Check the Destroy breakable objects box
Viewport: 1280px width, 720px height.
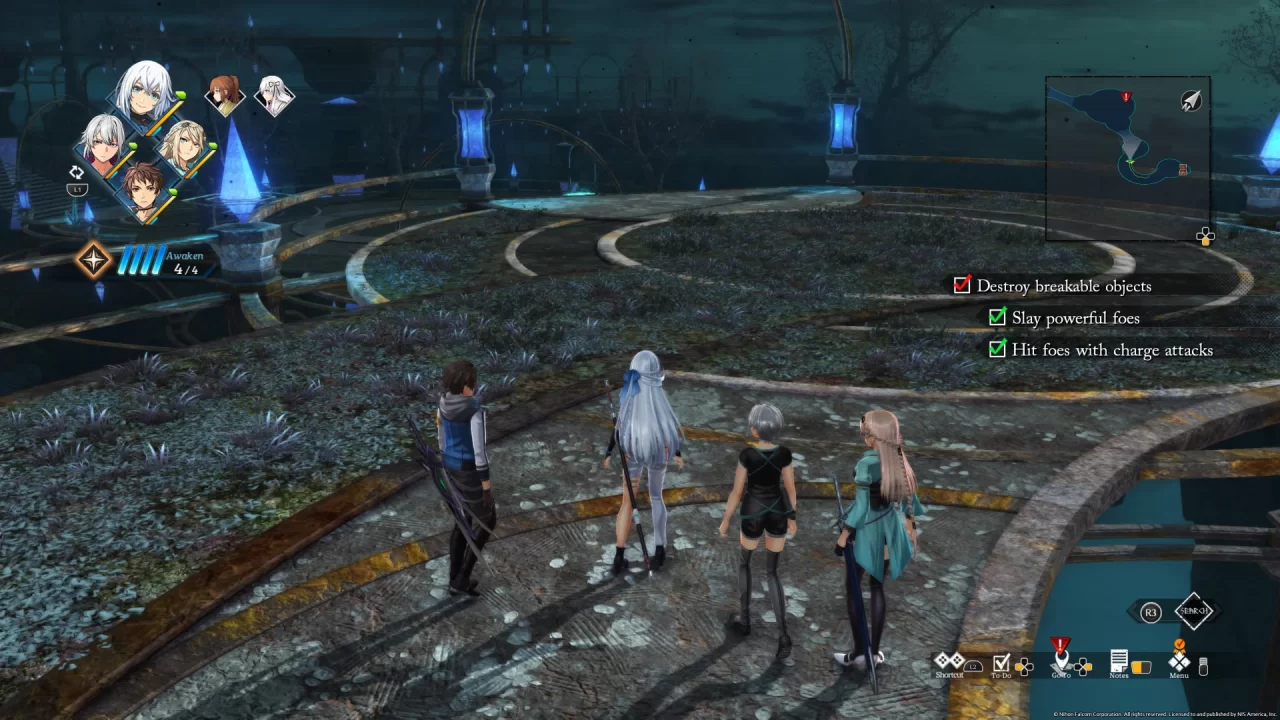point(961,285)
